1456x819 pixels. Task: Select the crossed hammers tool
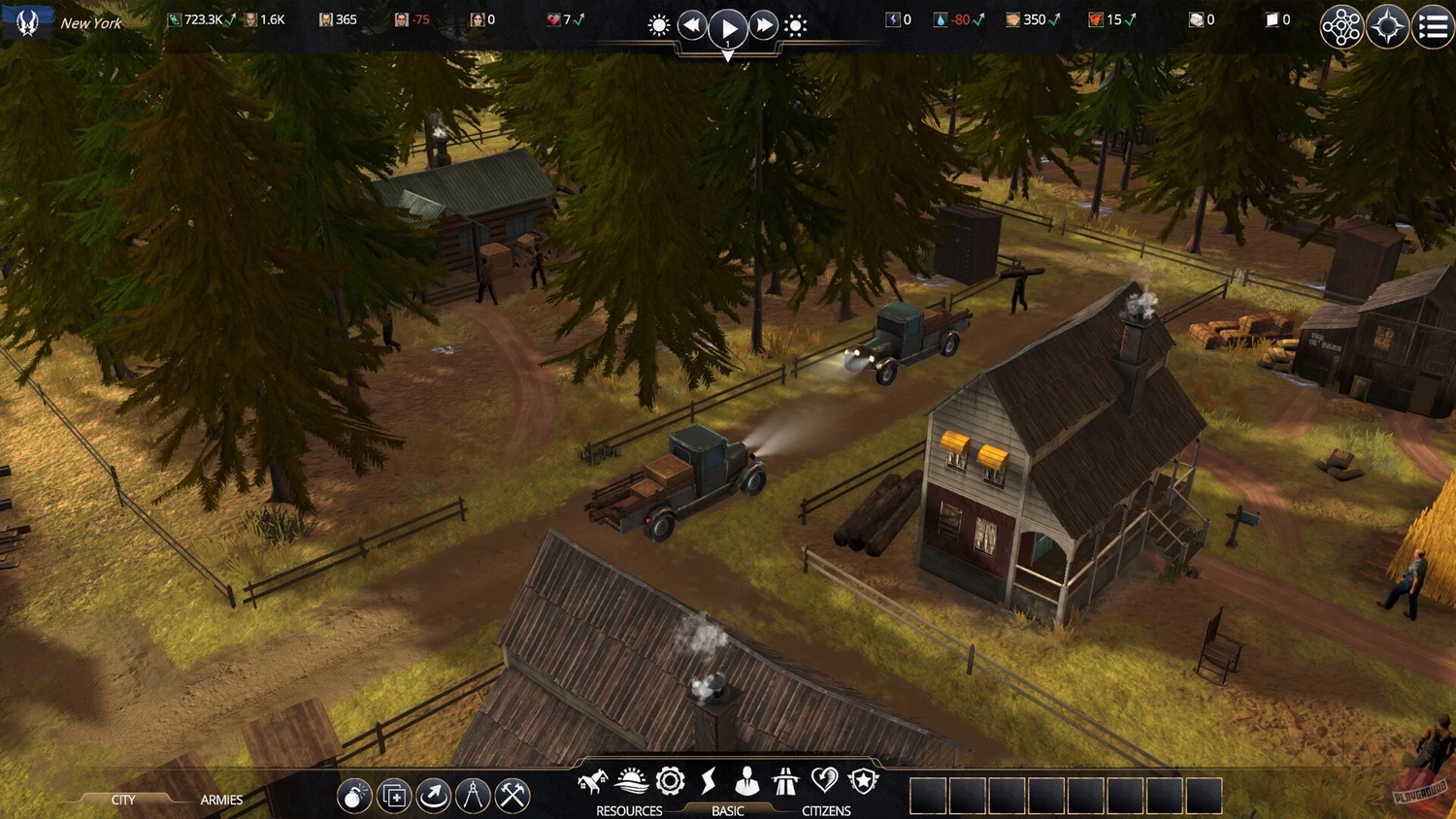pos(513,796)
